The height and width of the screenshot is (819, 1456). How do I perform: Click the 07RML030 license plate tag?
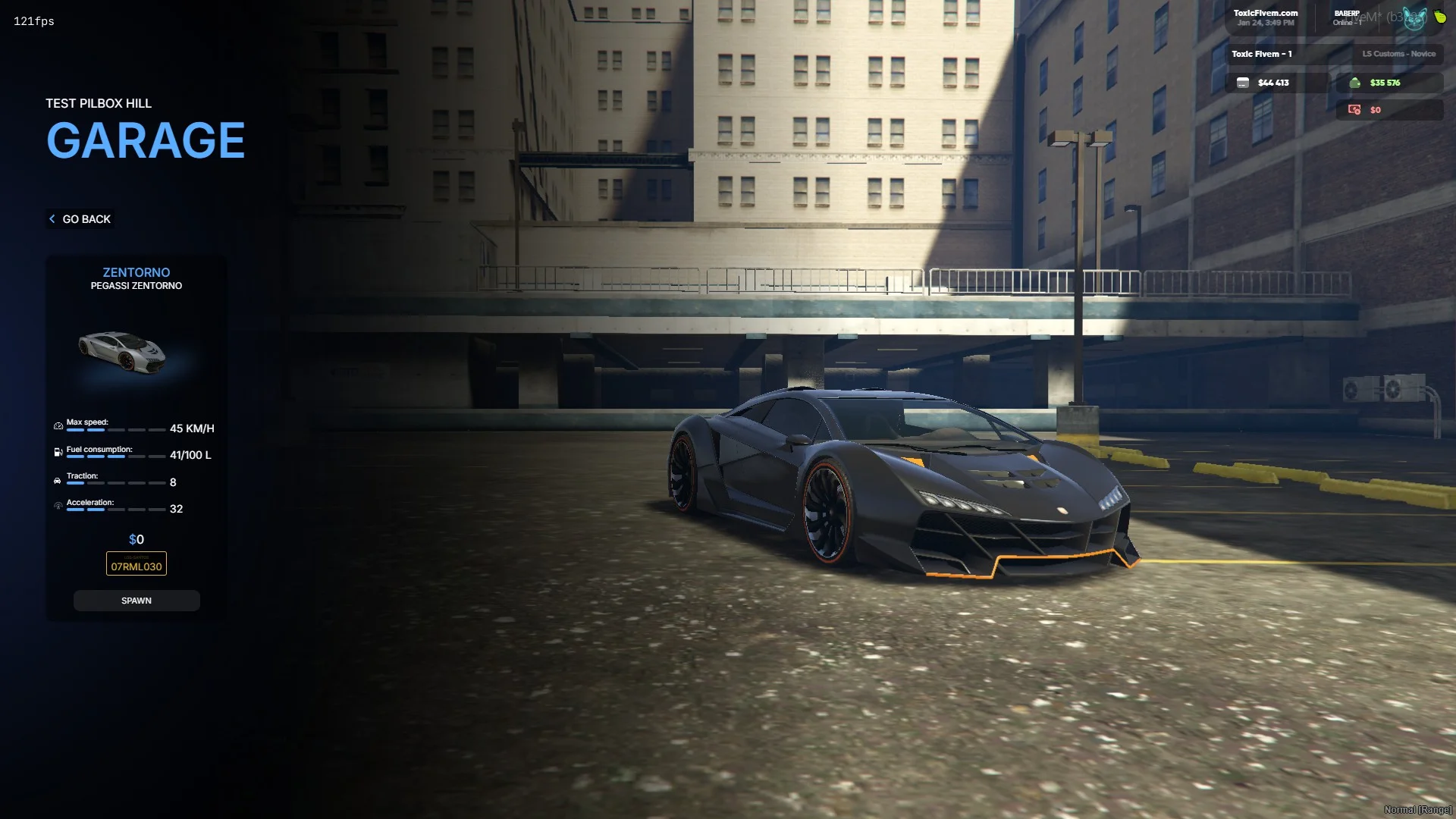pos(136,564)
